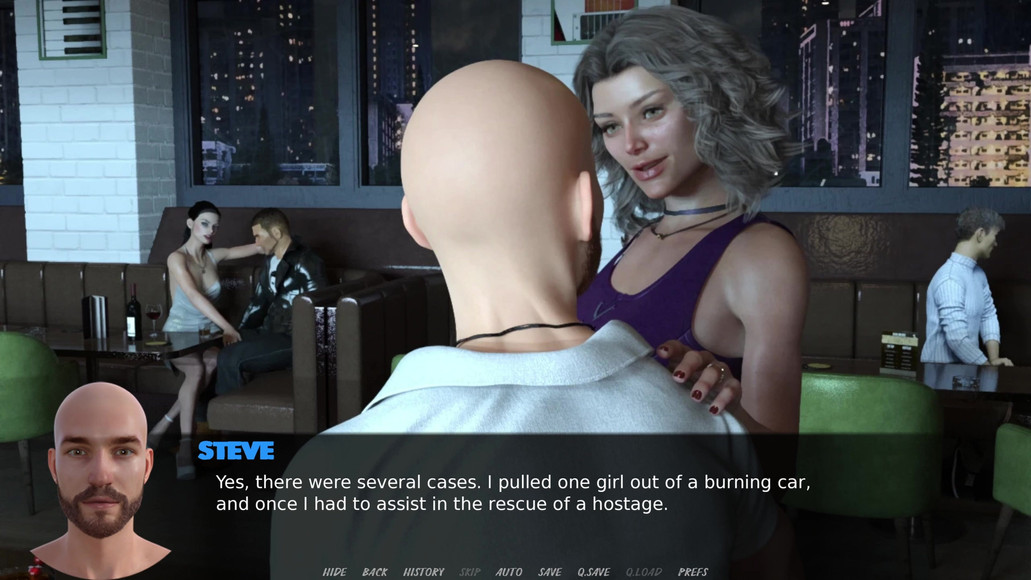Screen dimensions: 1031x580
Task: Activate the SKIP option
Action: coord(469,572)
